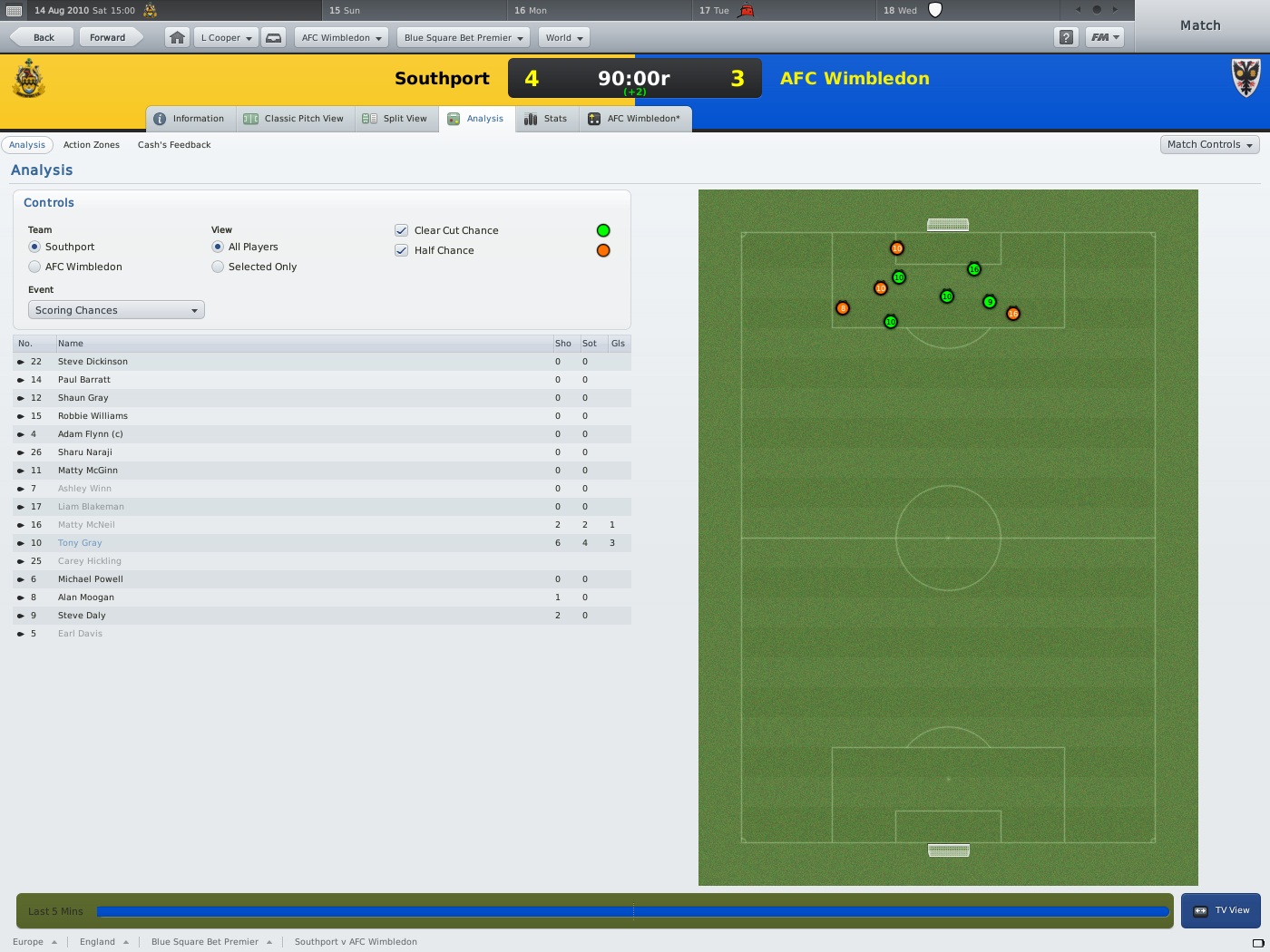Open Tony Gray's player profile
Image resolution: width=1270 pixels, height=952 pixels.
pos(79,542)
